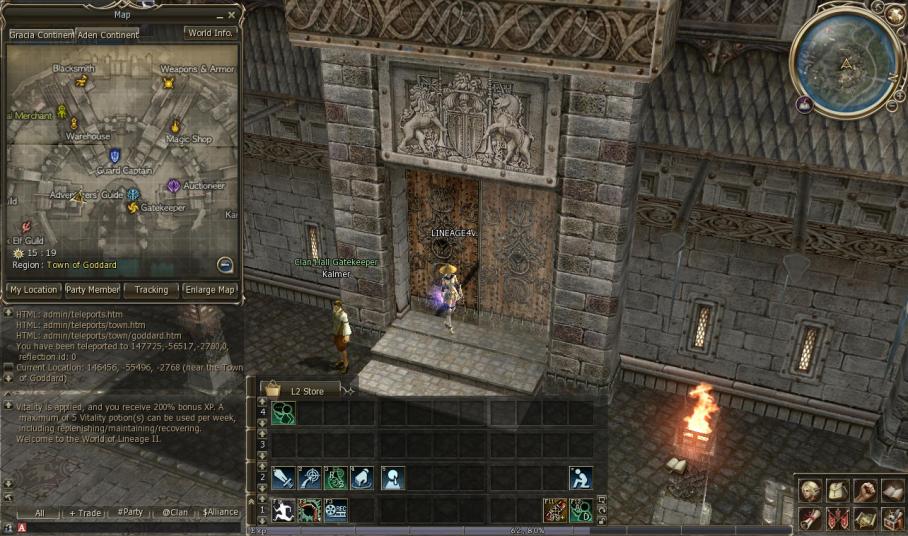The image size is (908, 536).
Task: Select the Auctioneer marker on the map
Action: pos(174,186)
